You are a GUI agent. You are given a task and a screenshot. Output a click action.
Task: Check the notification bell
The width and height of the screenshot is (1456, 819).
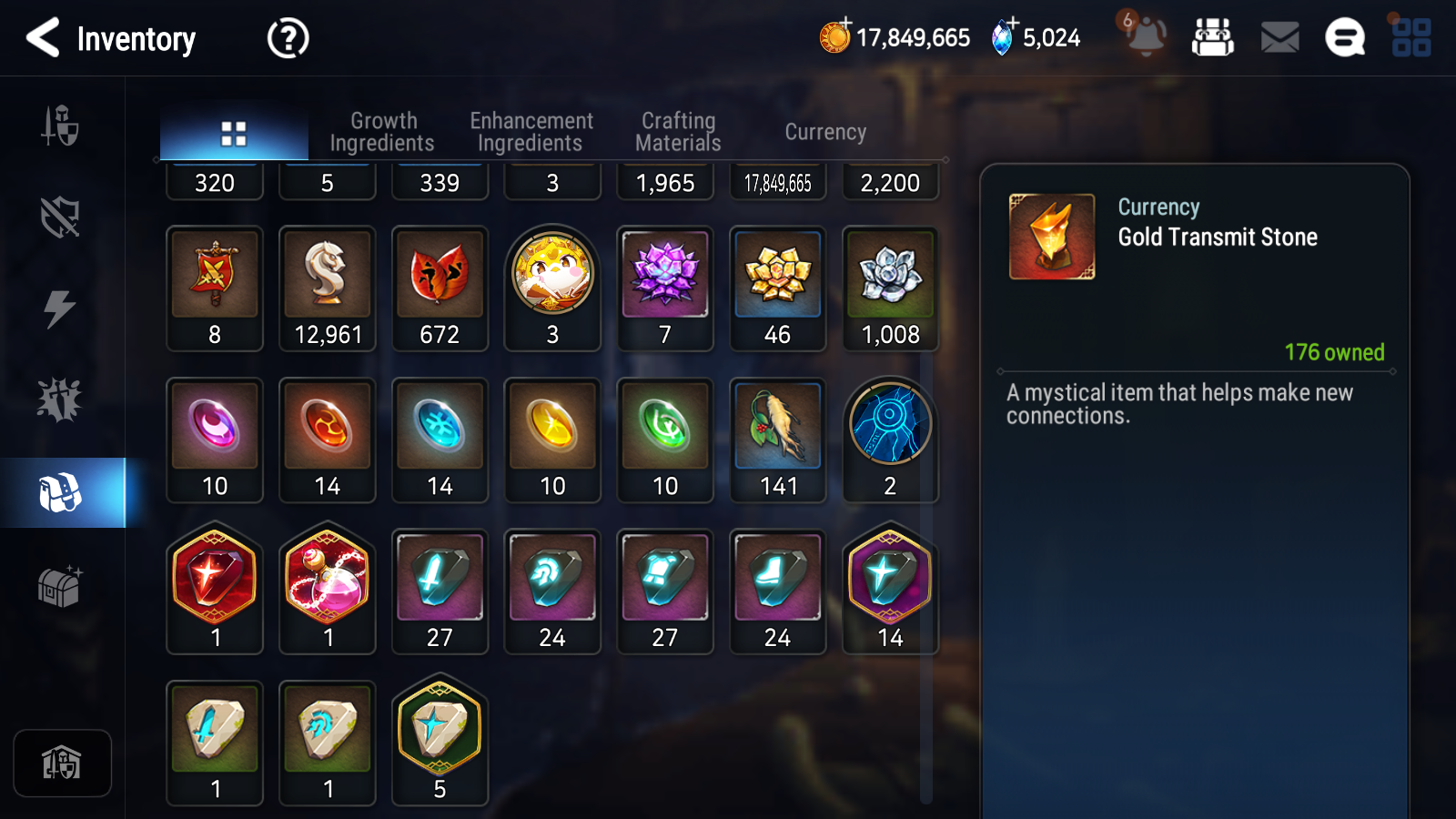click(1146, 36)
